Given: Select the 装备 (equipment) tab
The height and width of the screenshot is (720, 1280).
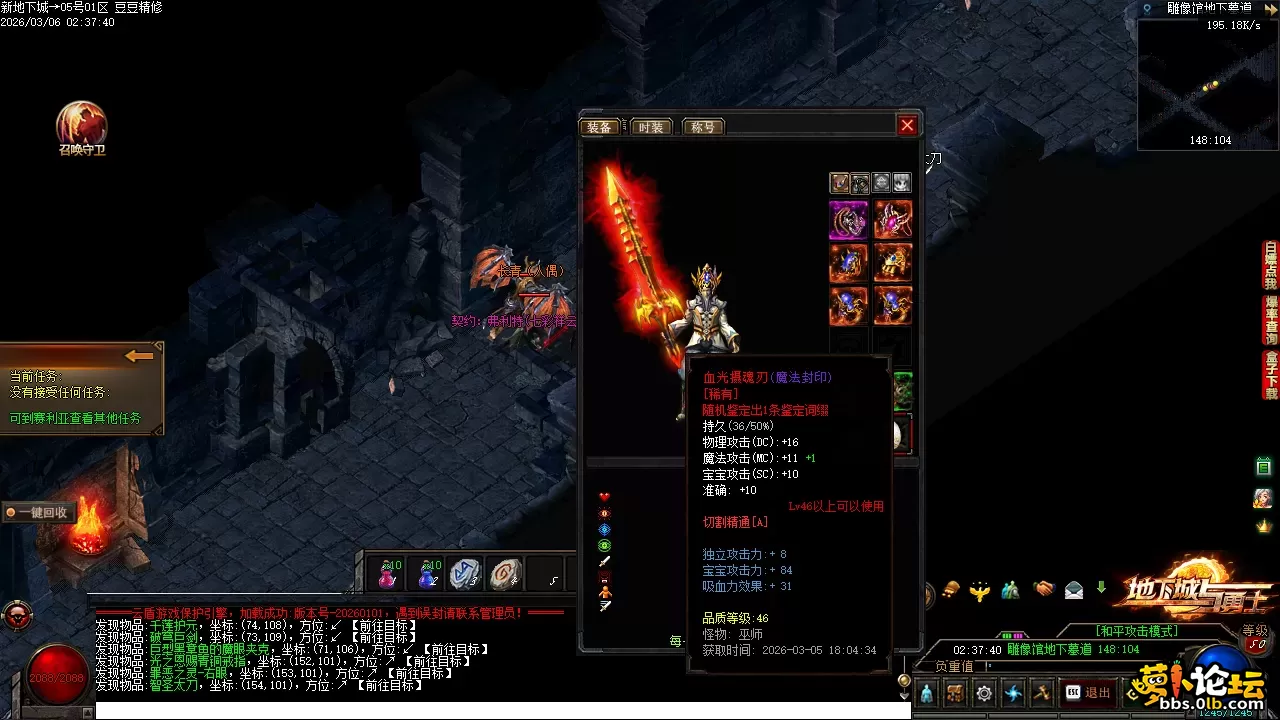Looking at the screenshot, I should coord(600,127).
